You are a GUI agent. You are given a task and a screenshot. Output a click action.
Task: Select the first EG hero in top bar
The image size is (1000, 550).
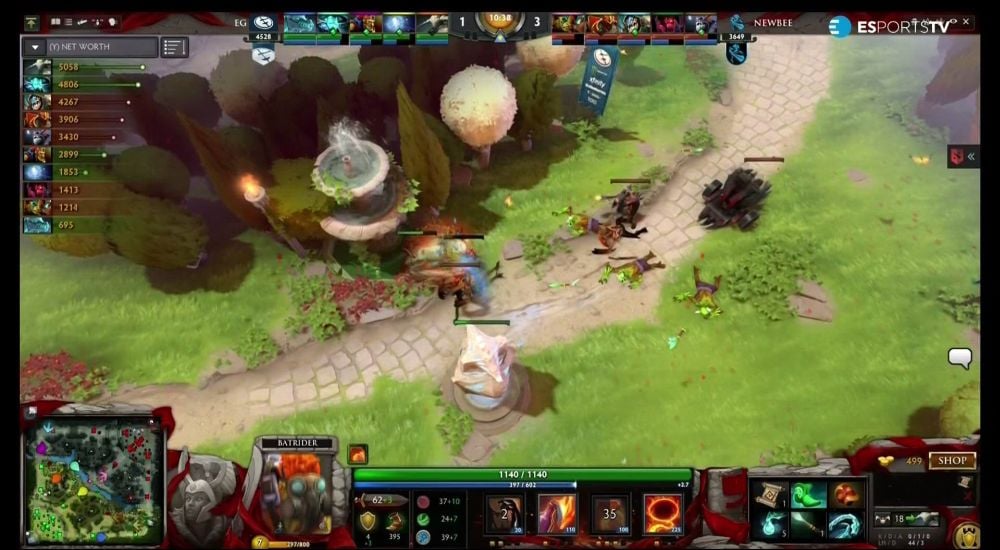(x=300, y=25)
